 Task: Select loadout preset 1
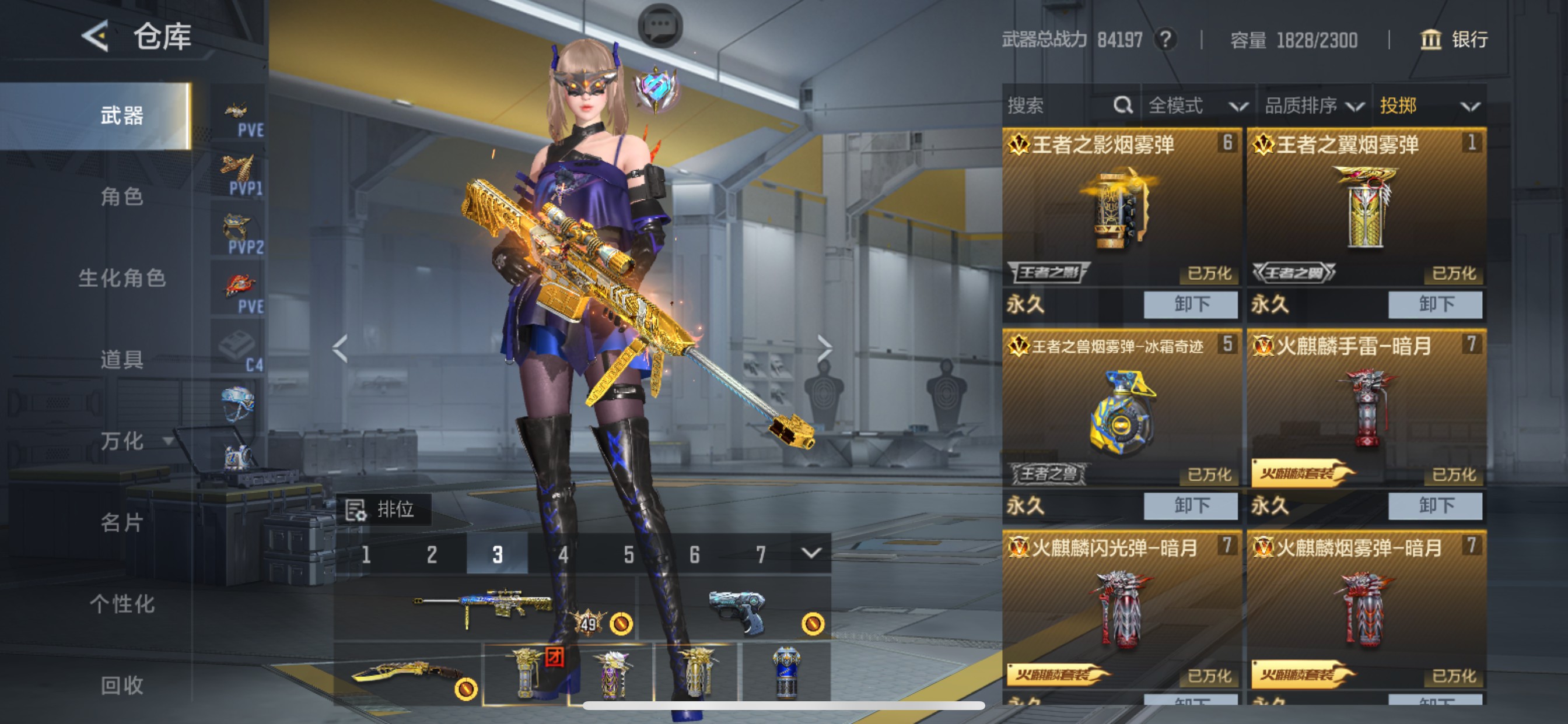tap(367, 554)
